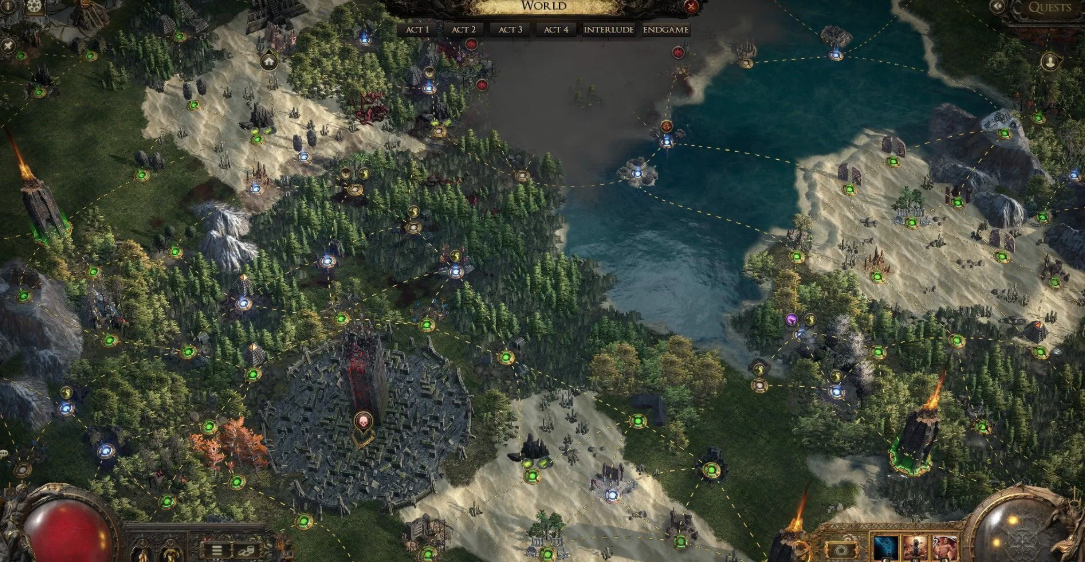Open the coin stack shop button
The image size is (1085, 562).
pos(246,549)
